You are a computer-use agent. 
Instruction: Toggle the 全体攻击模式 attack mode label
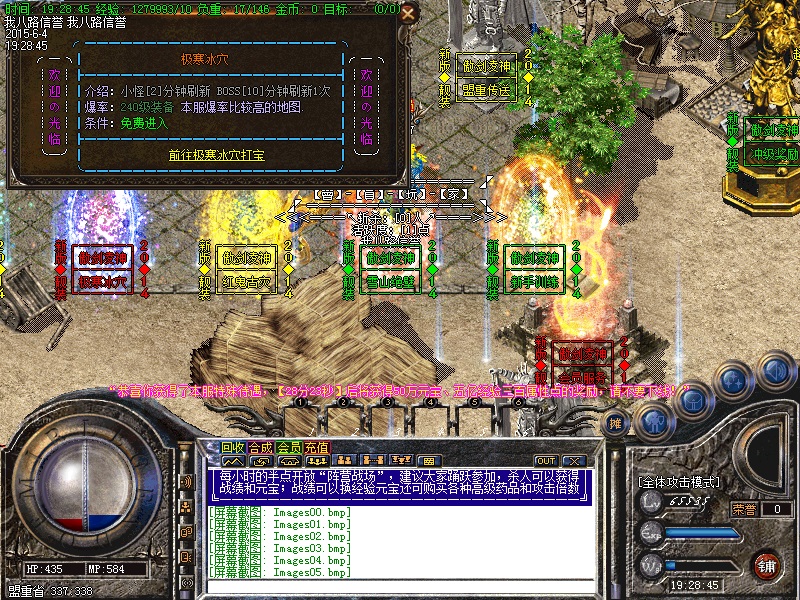point(678,482)
